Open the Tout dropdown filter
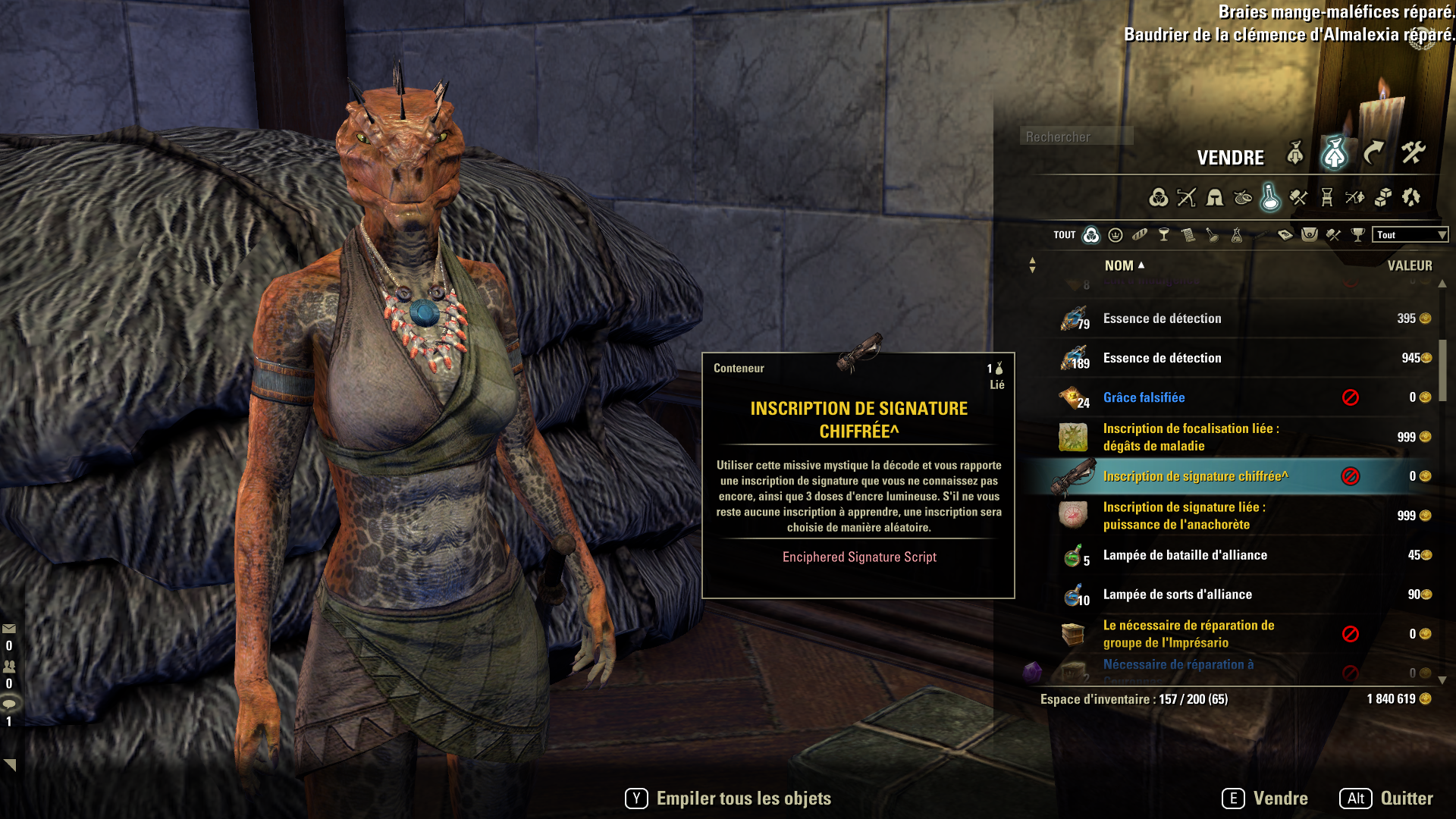Image resolution: width=1456 pixels, height=819 pixels. point(1410,235)
